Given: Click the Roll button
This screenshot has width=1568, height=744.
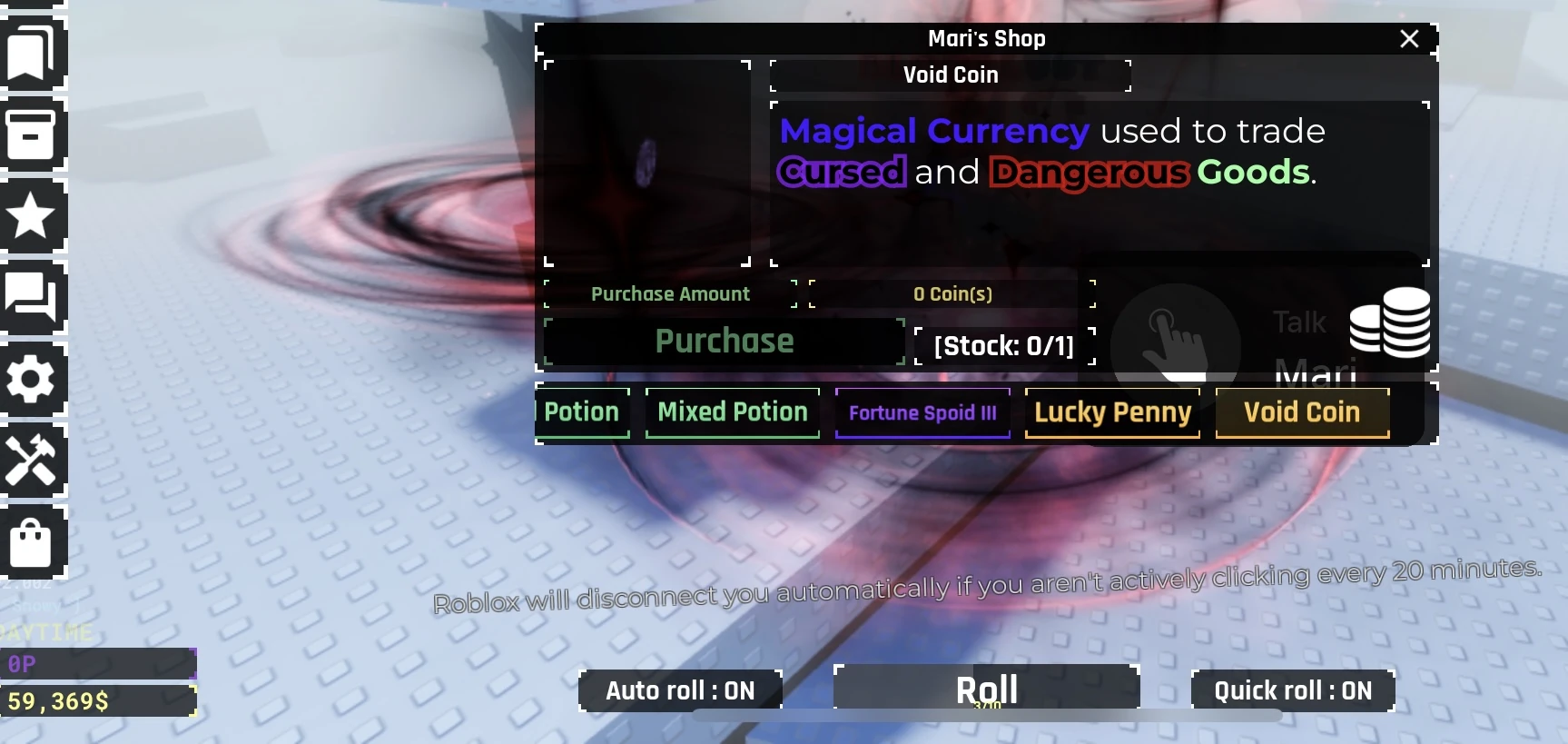Looking at the screenshot, I should pyautogui.click(x=986, y=688).
